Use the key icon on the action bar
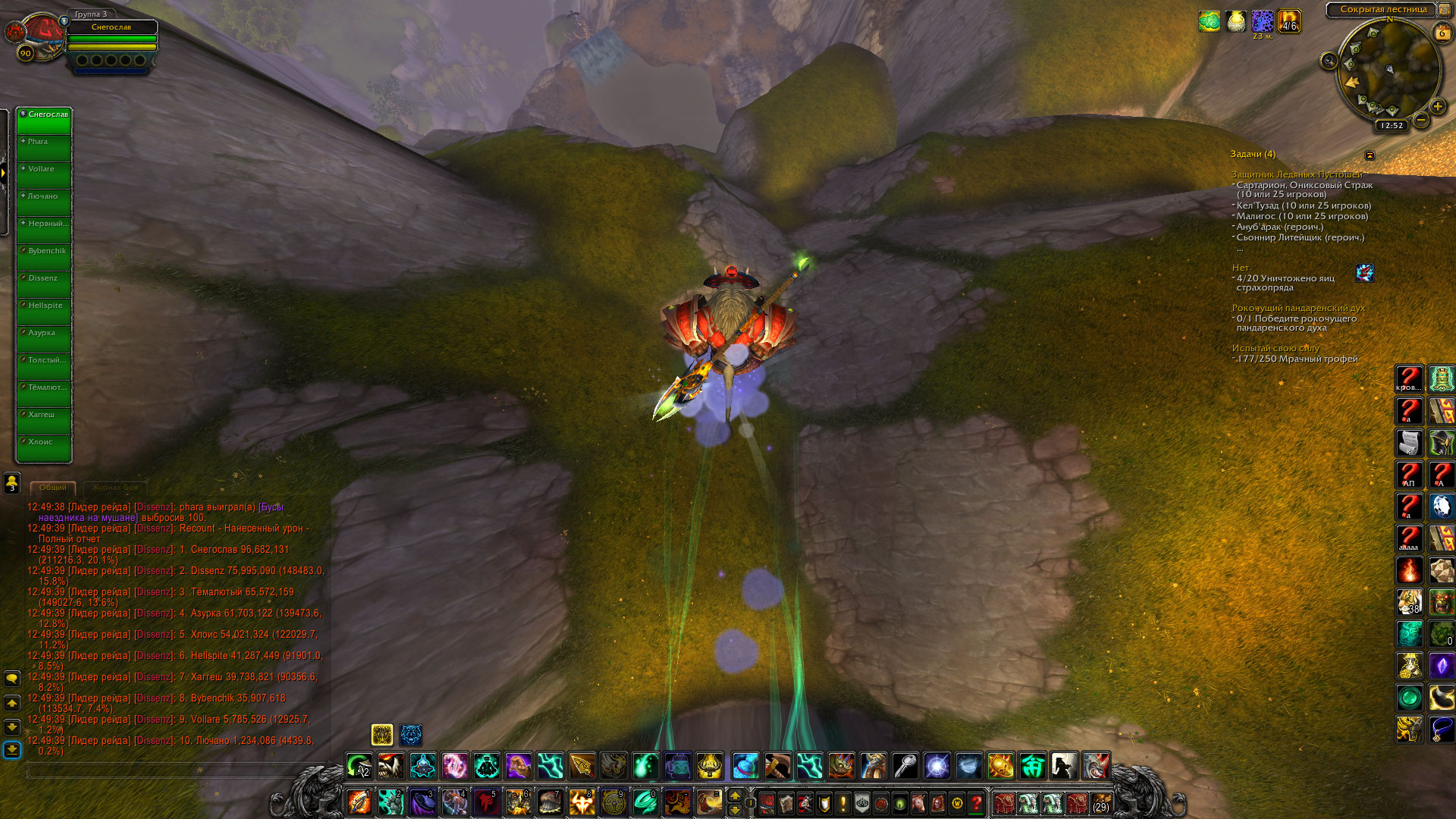This screenshot has width=1456, height=819. click(905, 766)
